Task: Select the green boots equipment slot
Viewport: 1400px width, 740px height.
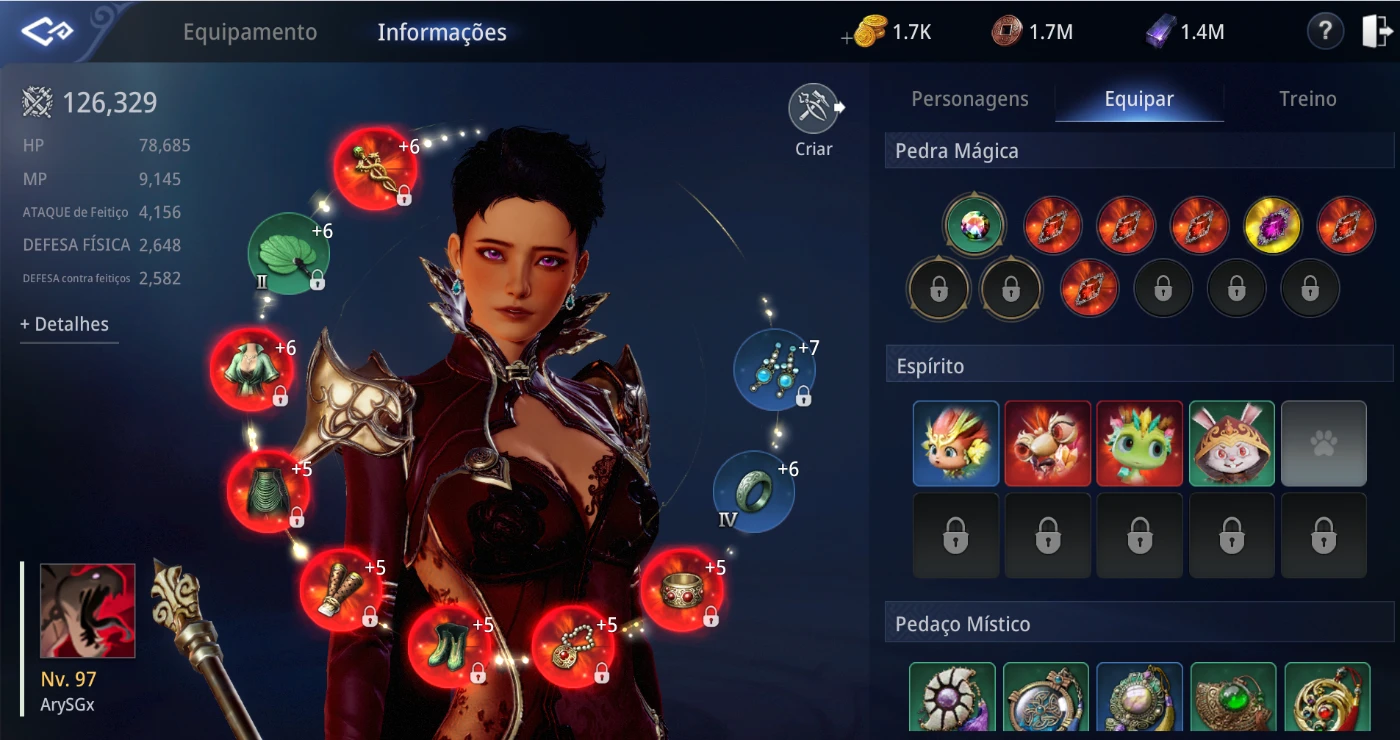Action: pos(448,645)
